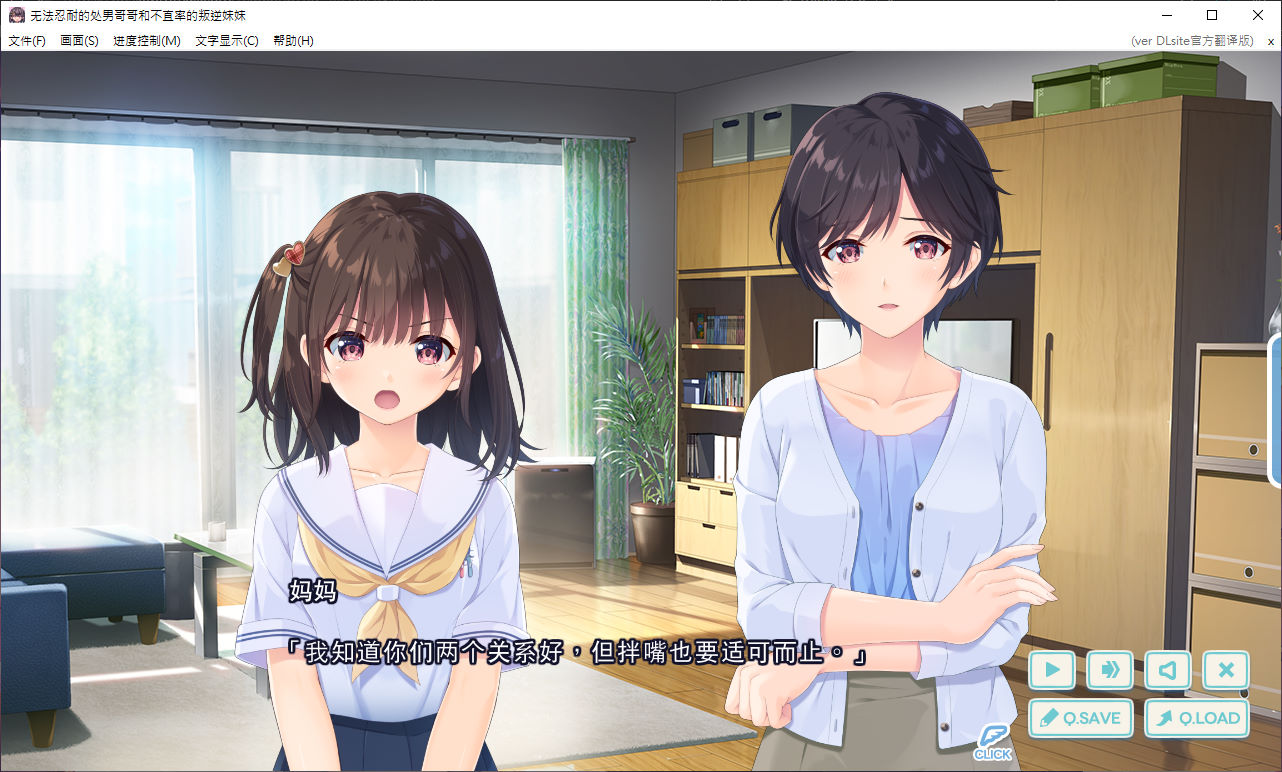Start auto-play with the play triangle button
Viewport: 1282px width, 772px height.
(1051, 670)
